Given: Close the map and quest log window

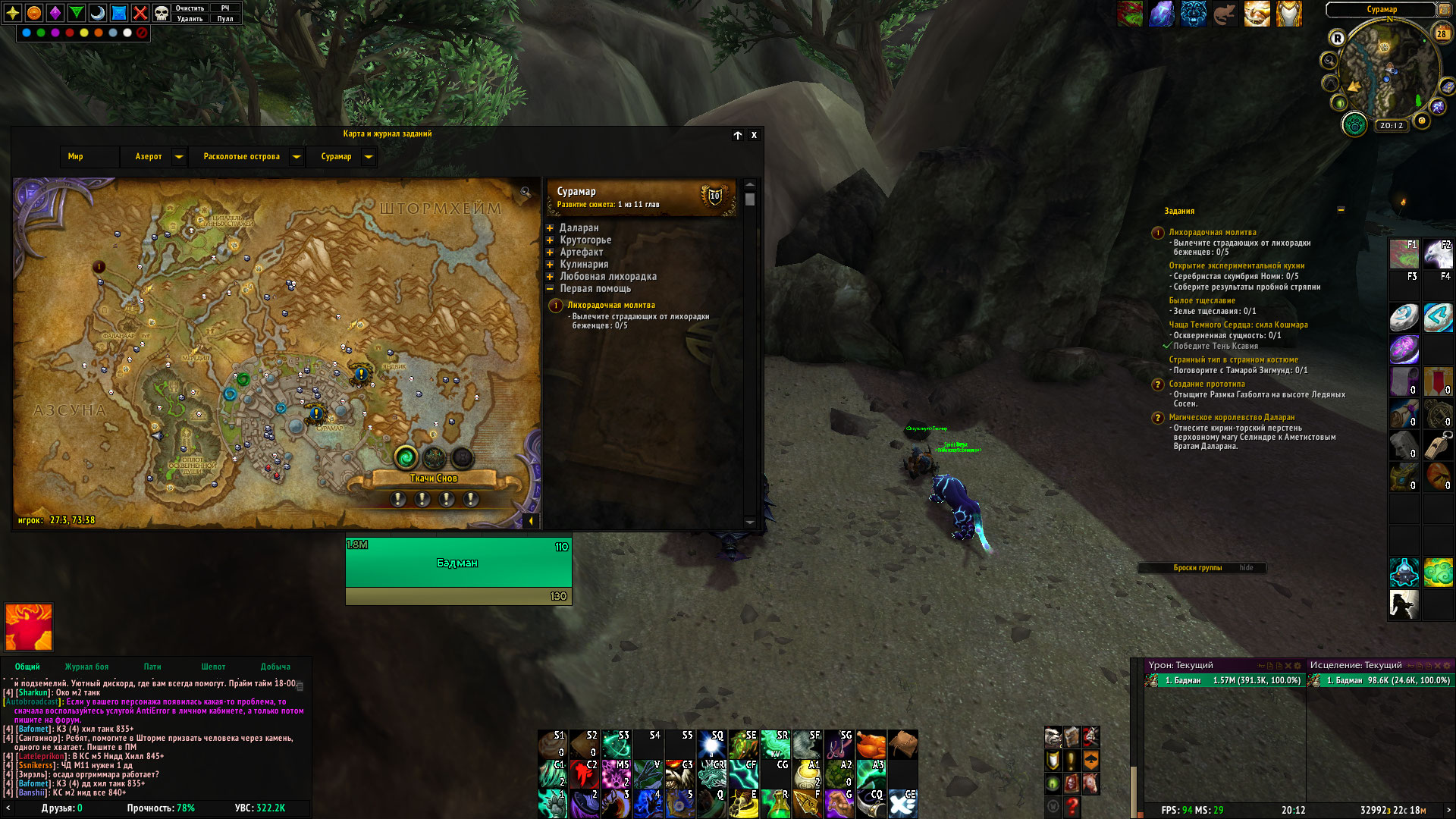Looking at the screenshot, I should (754, 135).
